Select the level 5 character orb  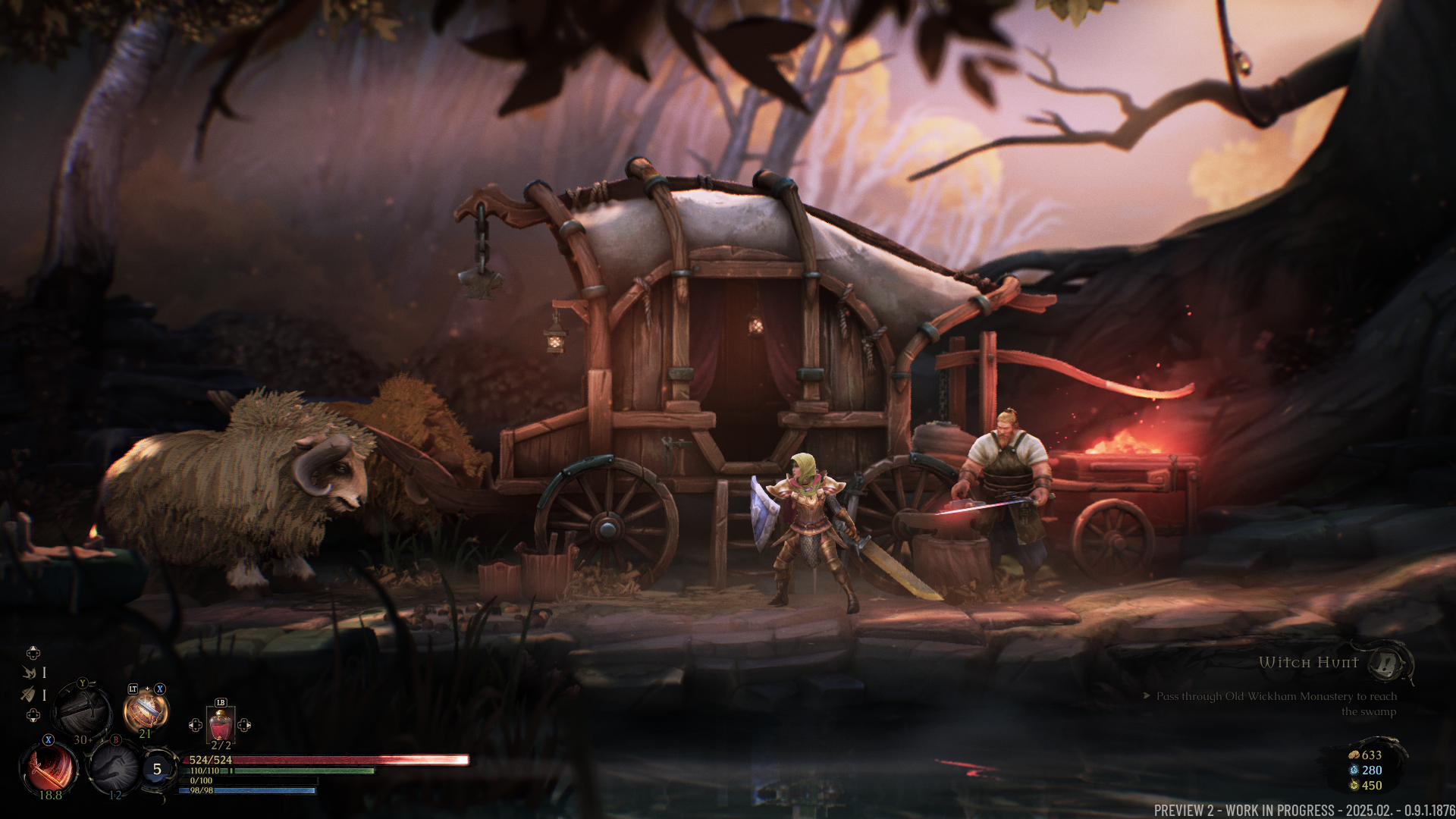[x=157, y=769]
